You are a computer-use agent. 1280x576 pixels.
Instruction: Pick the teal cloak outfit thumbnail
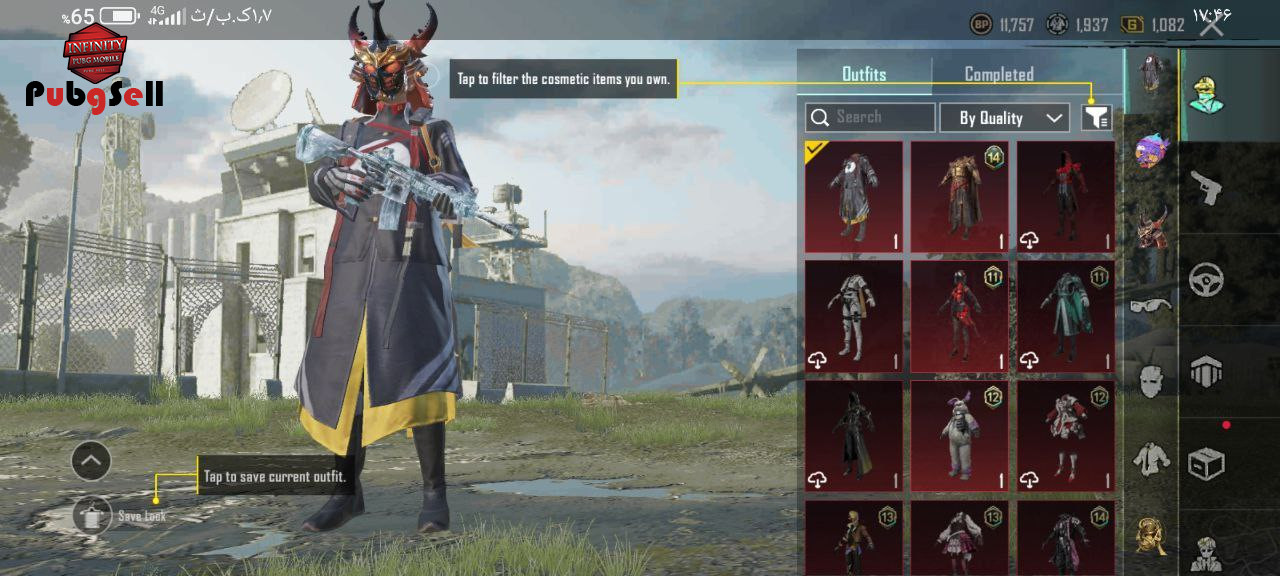coord(1065,316)
